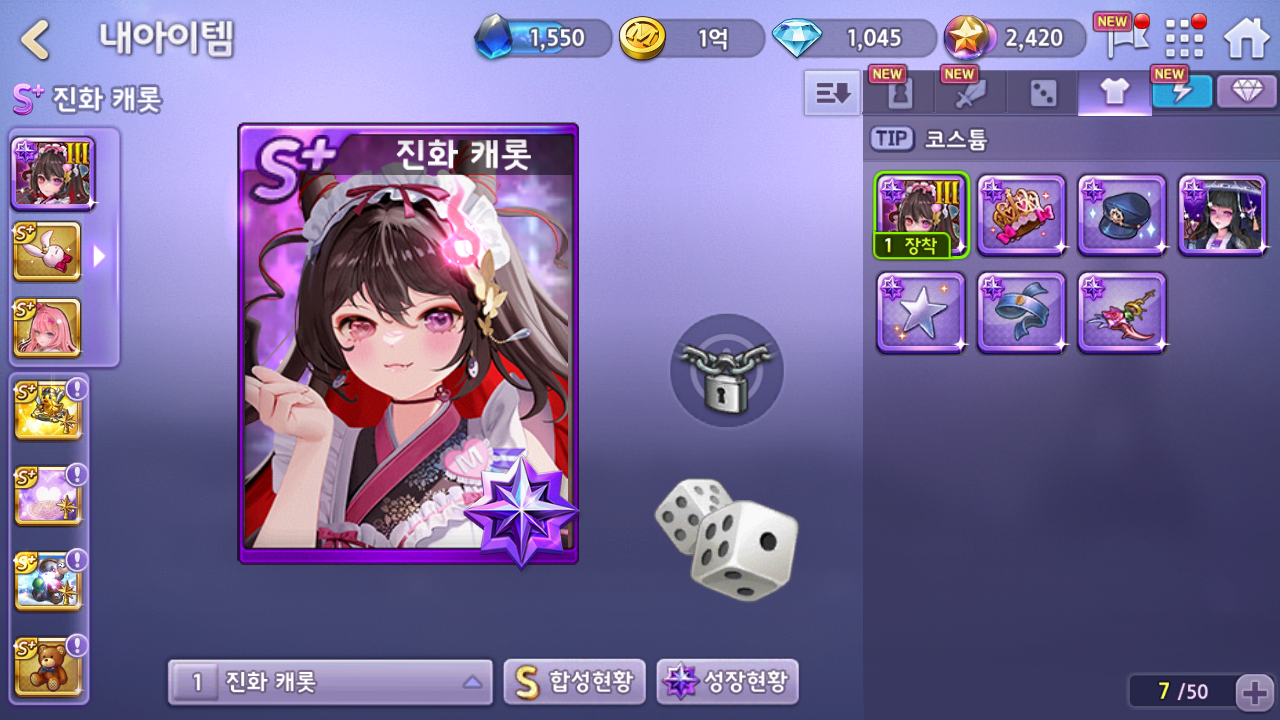Expand inventory capacity with the plus button
Viewport: 1280px width, 720px height.
click(1253, 691)
